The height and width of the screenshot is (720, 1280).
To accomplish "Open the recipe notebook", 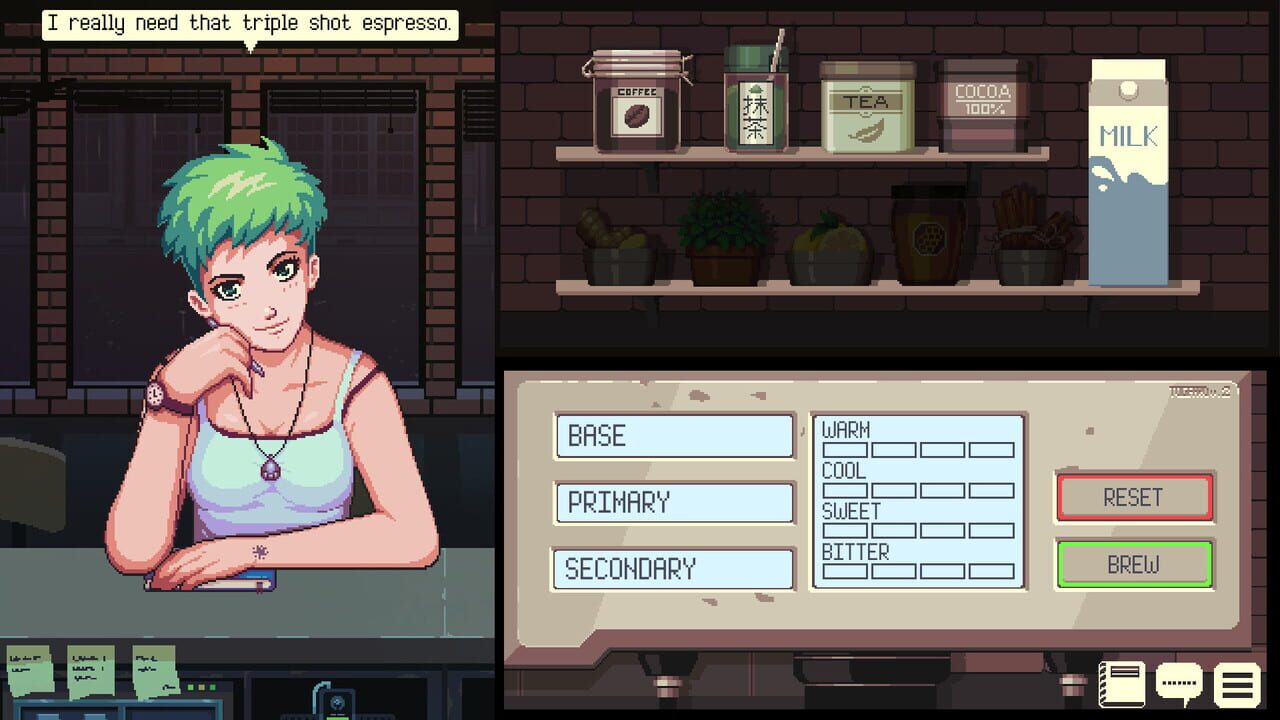I will (1122, 682).
